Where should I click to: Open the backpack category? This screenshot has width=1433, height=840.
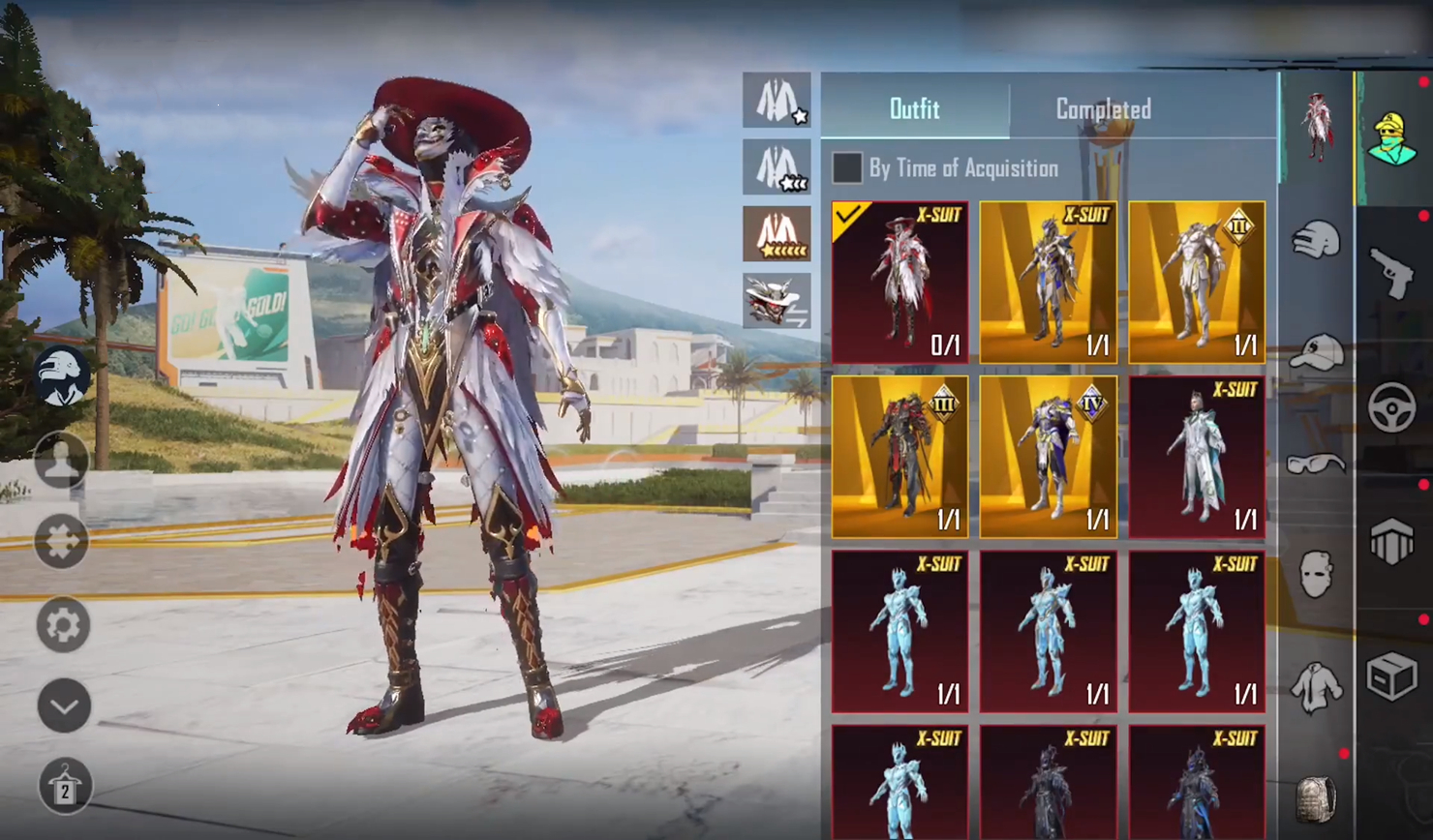1316,799
